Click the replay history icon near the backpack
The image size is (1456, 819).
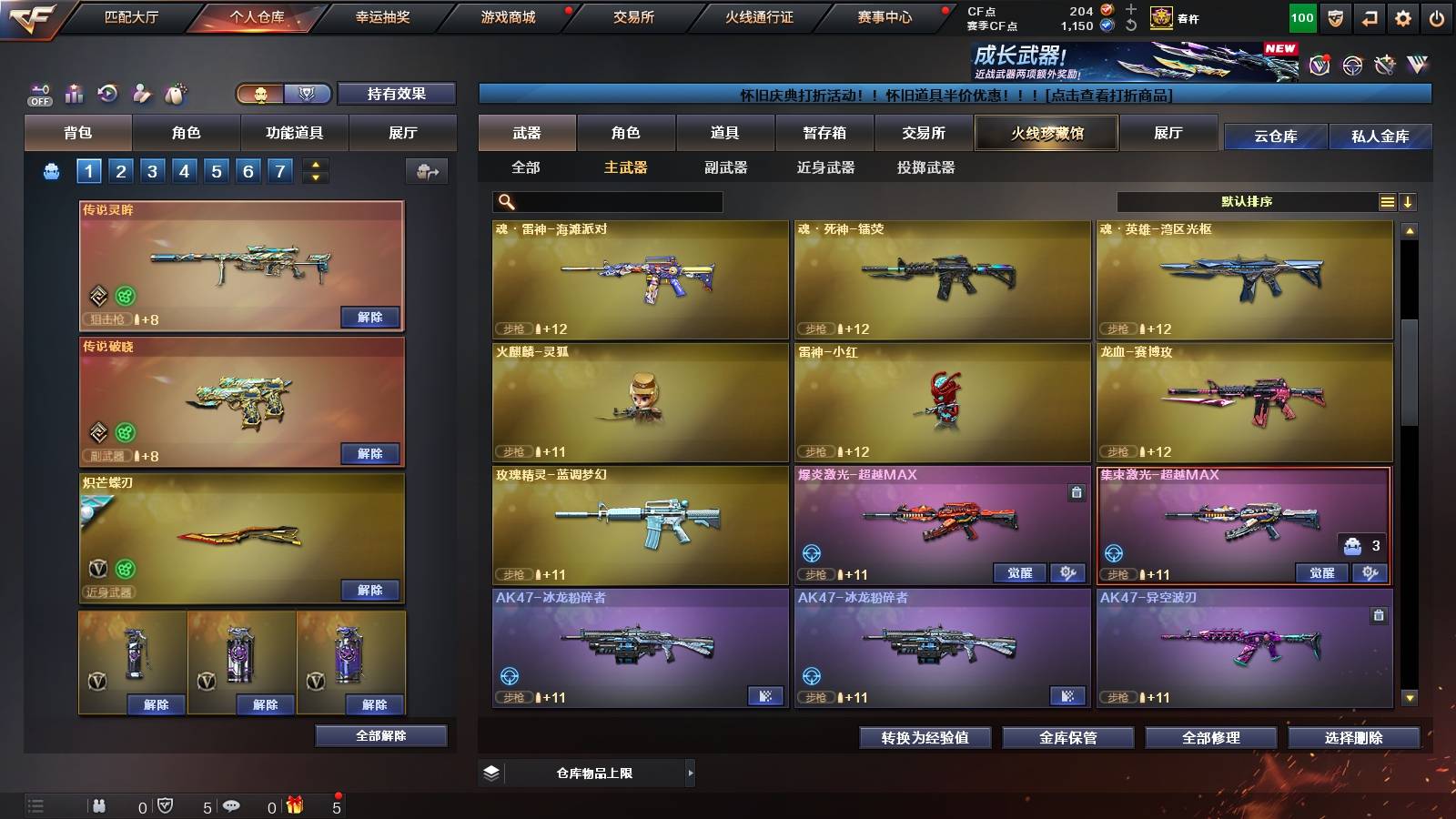point(106,91)
